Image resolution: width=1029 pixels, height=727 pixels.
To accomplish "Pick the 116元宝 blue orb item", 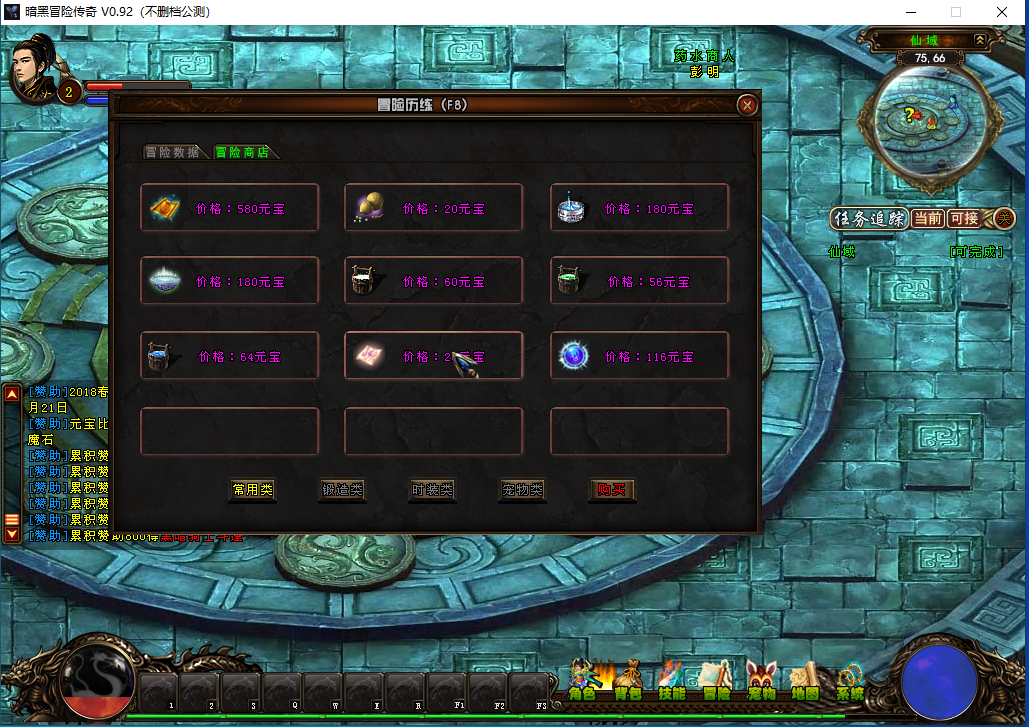I will point(639,355).
